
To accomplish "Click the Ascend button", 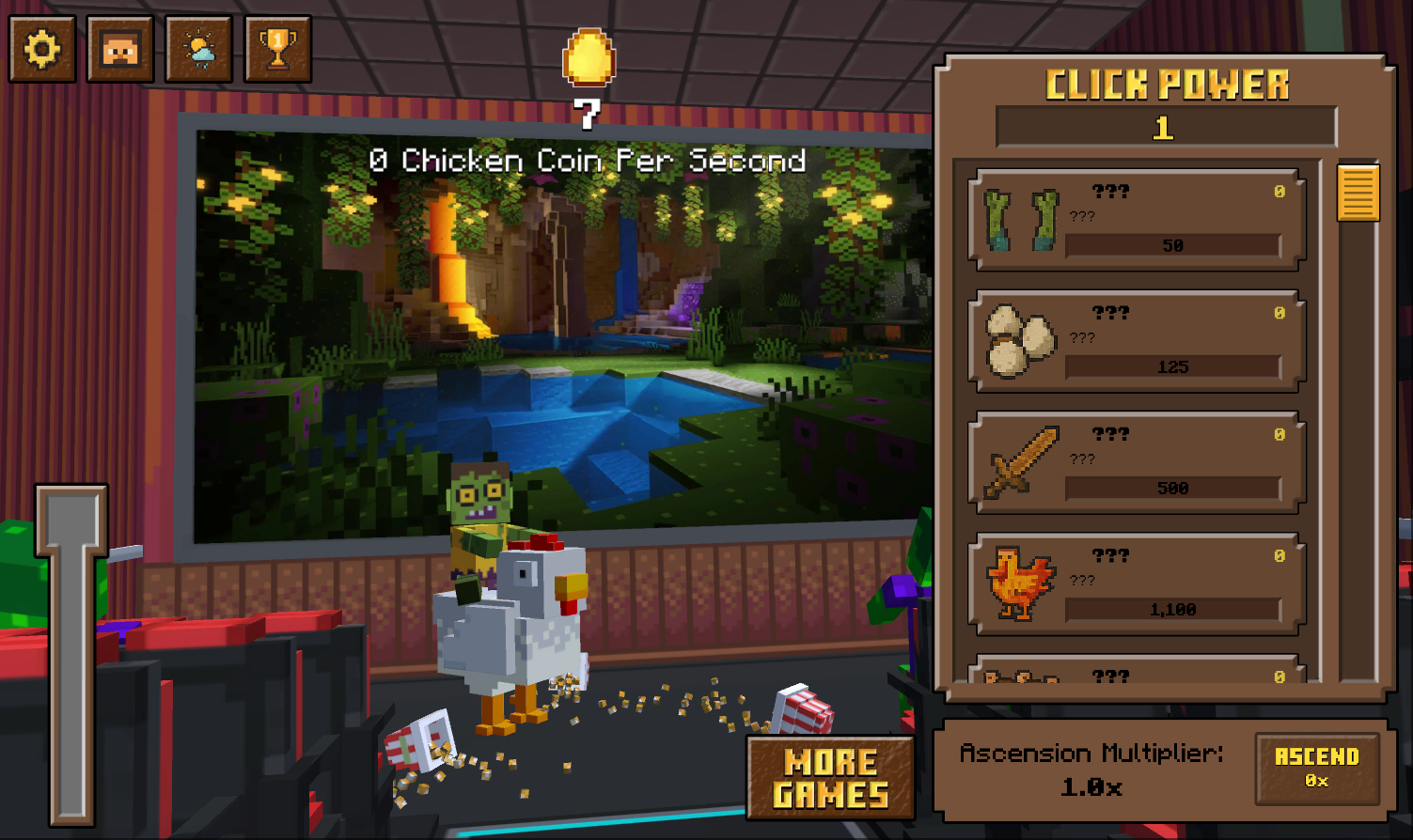I will [x=1317, y=769].
